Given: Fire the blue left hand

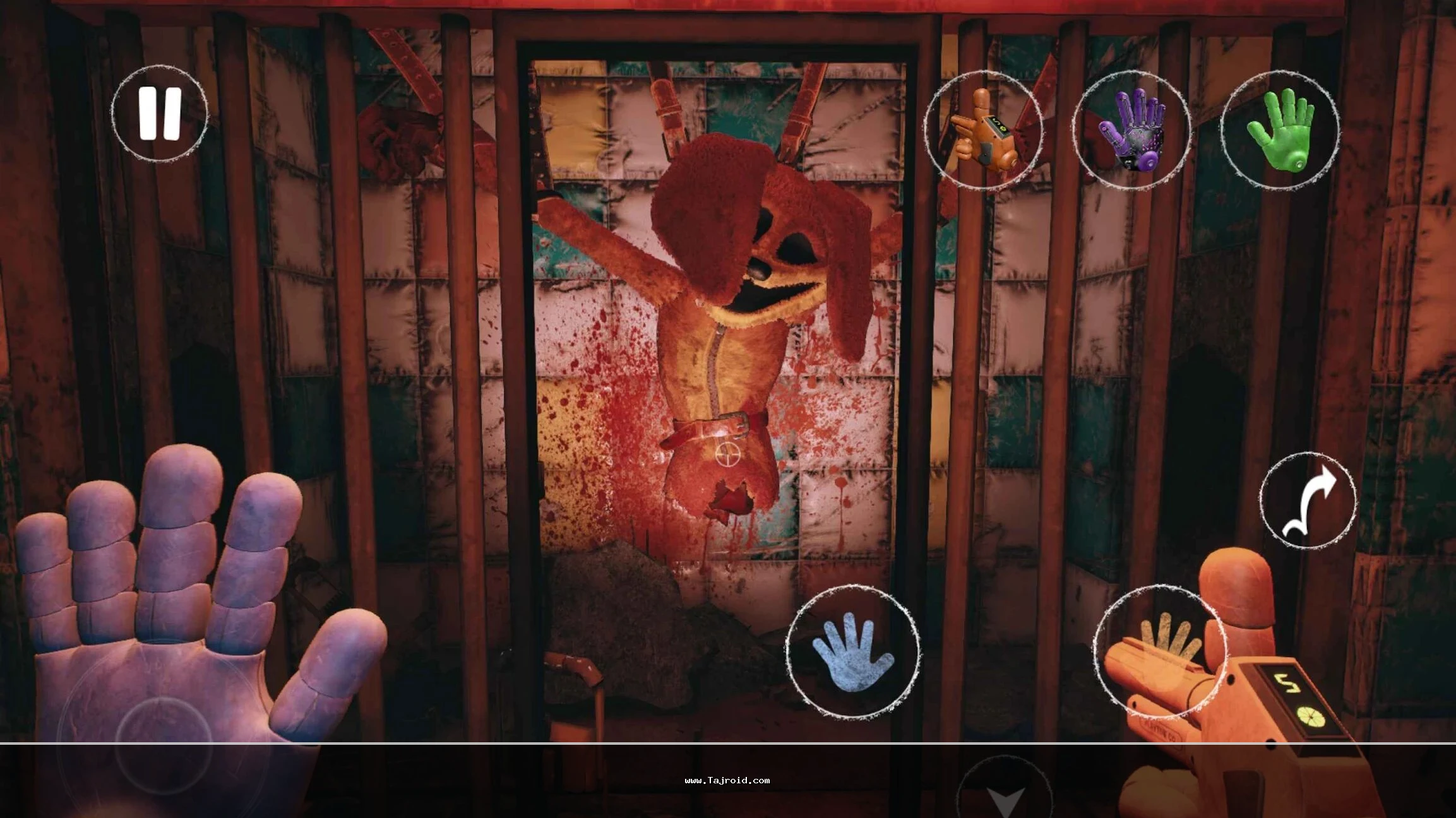Looking at the screenshot, I should 852,652.
